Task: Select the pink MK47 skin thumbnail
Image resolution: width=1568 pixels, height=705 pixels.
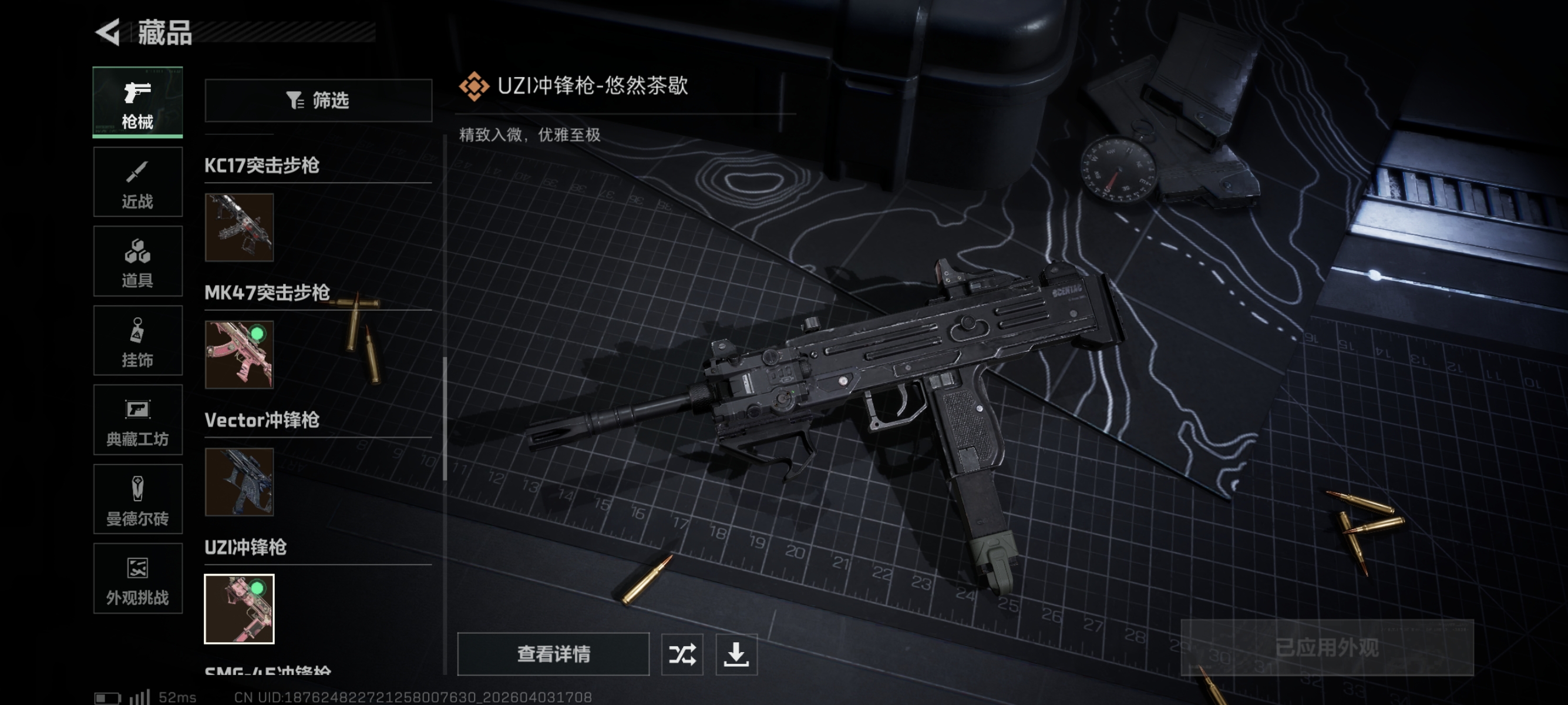Action: point(239,355)
